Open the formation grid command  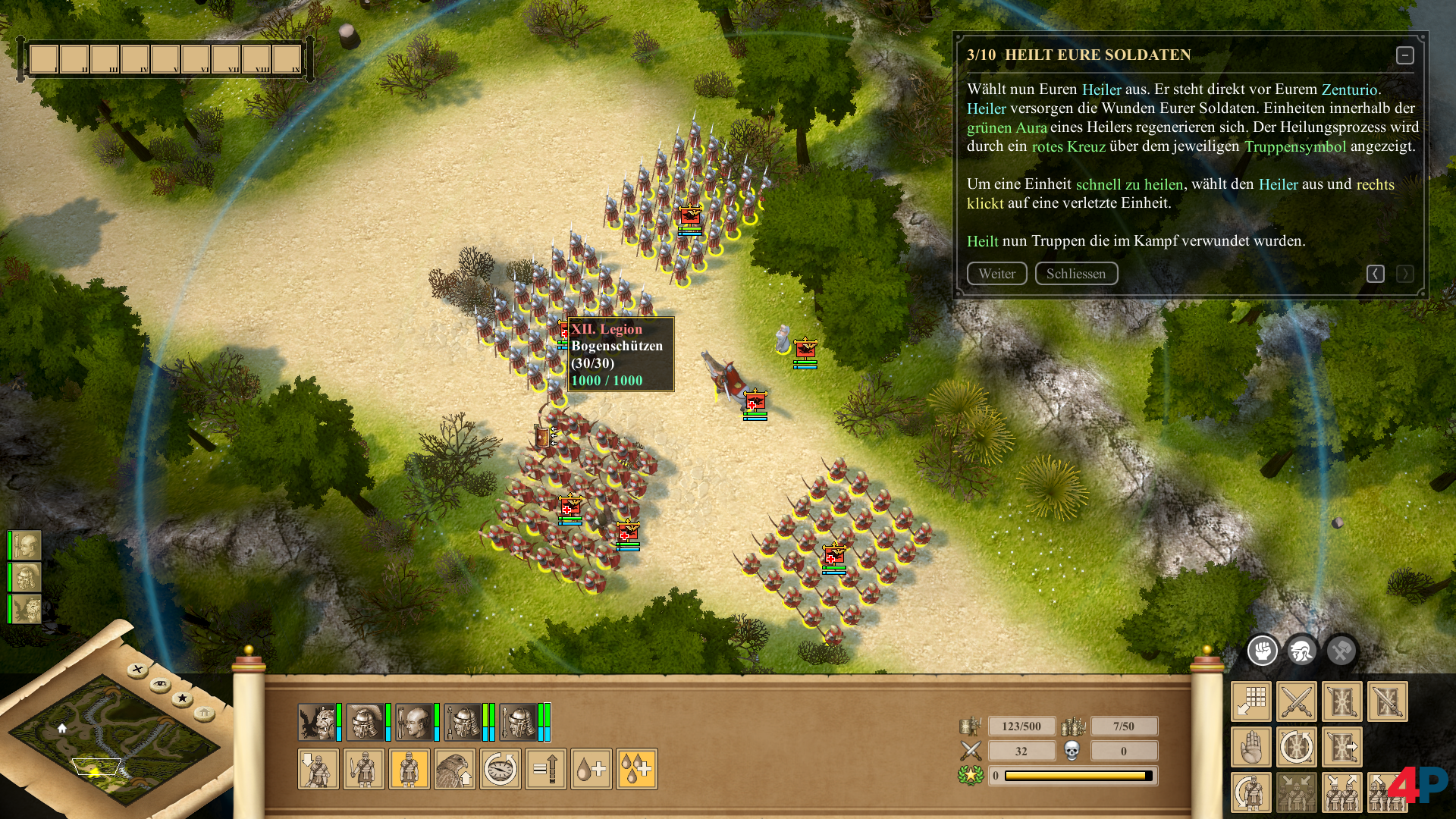[x=1251, y=701]
